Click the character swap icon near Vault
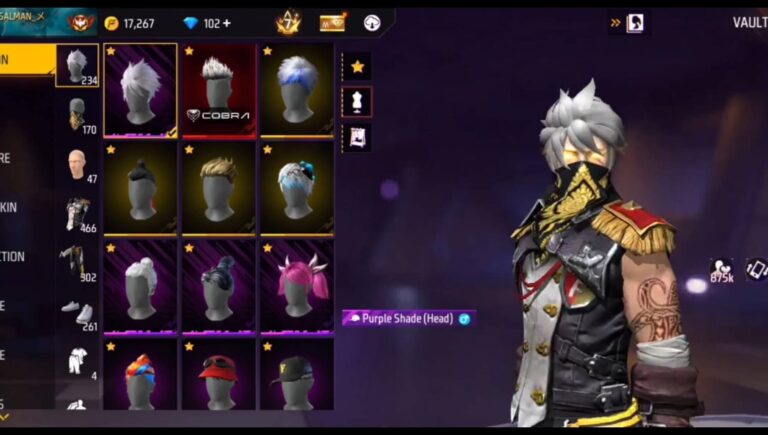 coord(634,23)
